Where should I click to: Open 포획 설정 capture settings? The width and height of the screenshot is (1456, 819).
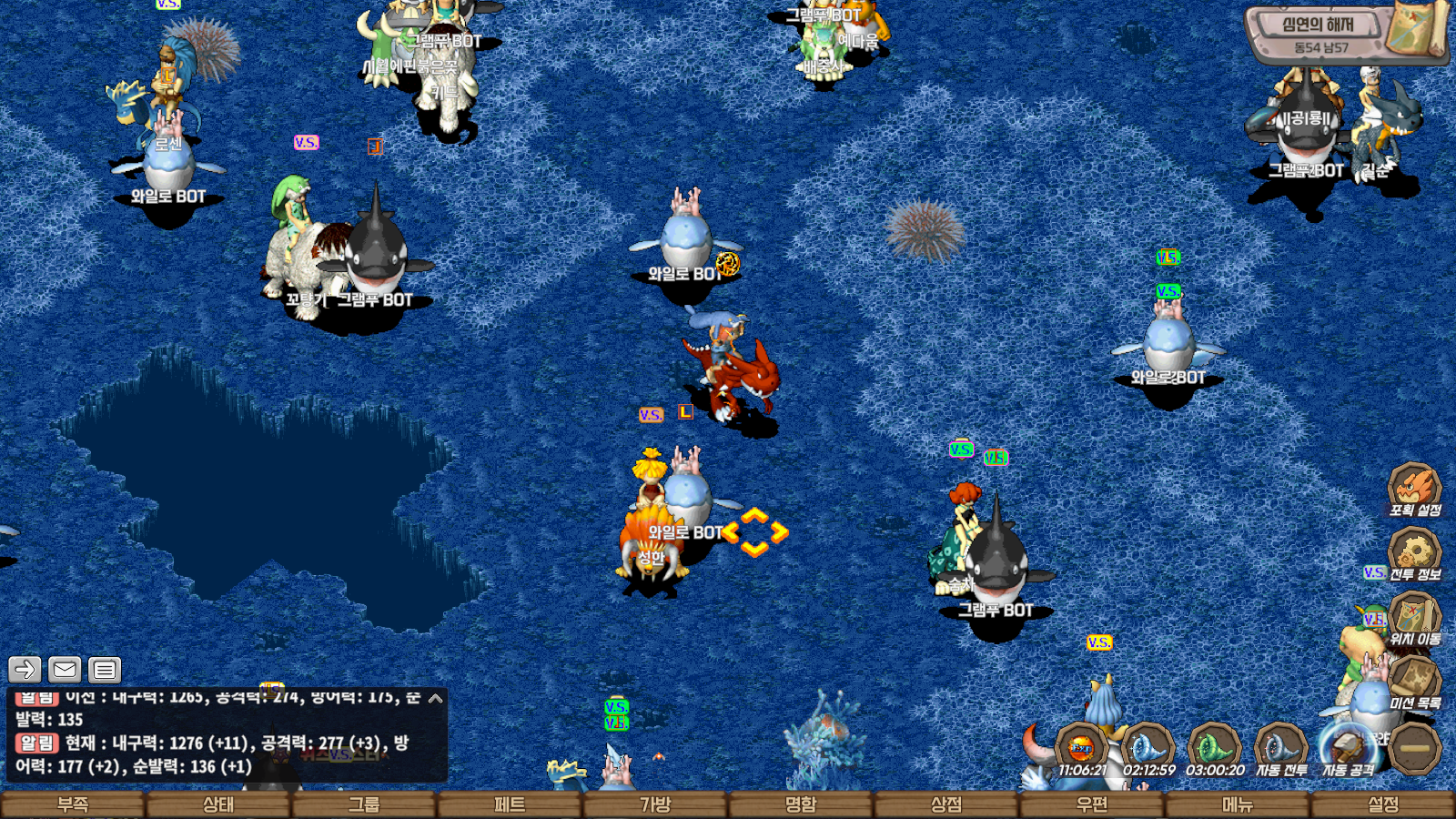pos(1414,490)
